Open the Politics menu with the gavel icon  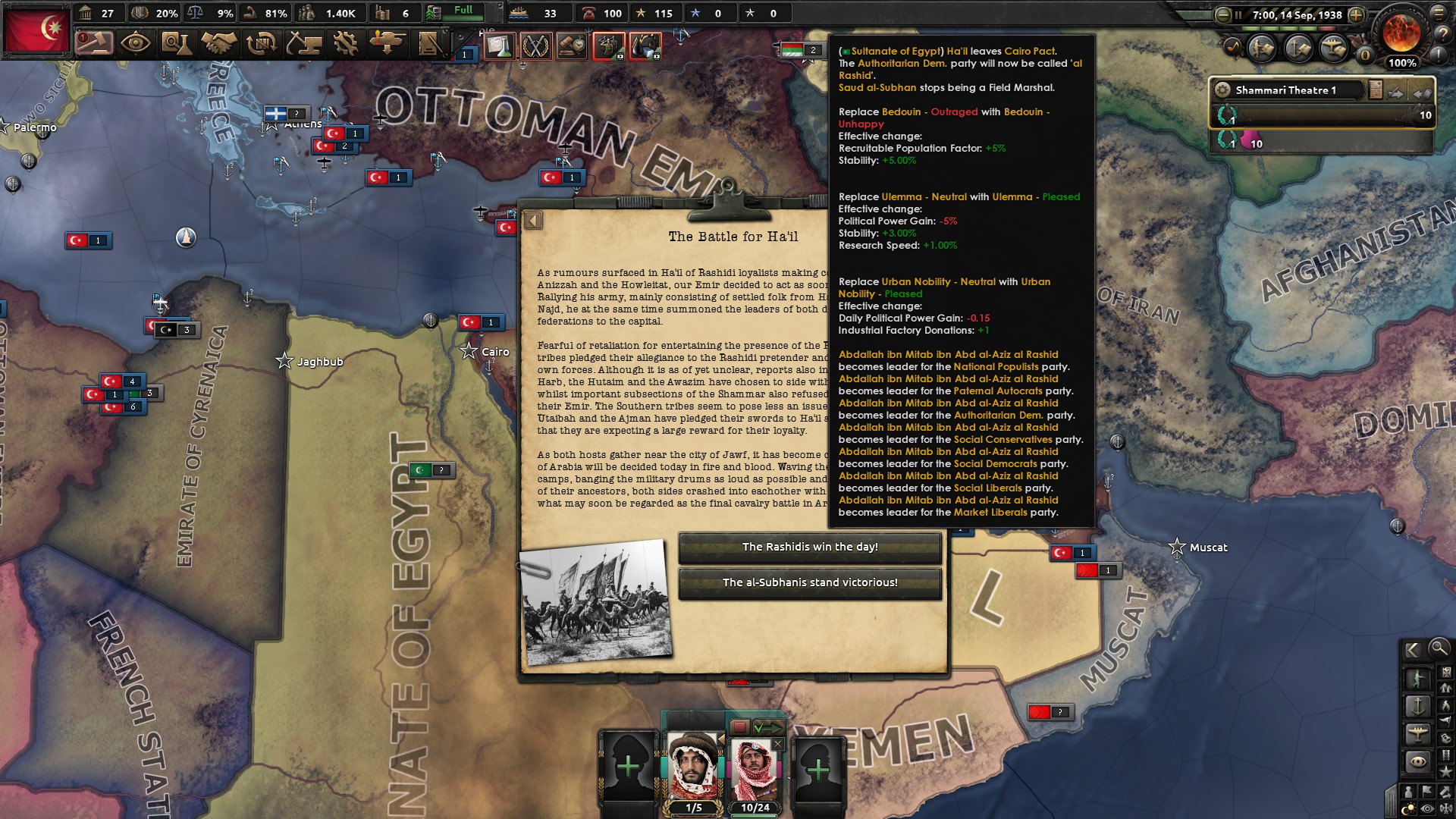tap(96, 45)
